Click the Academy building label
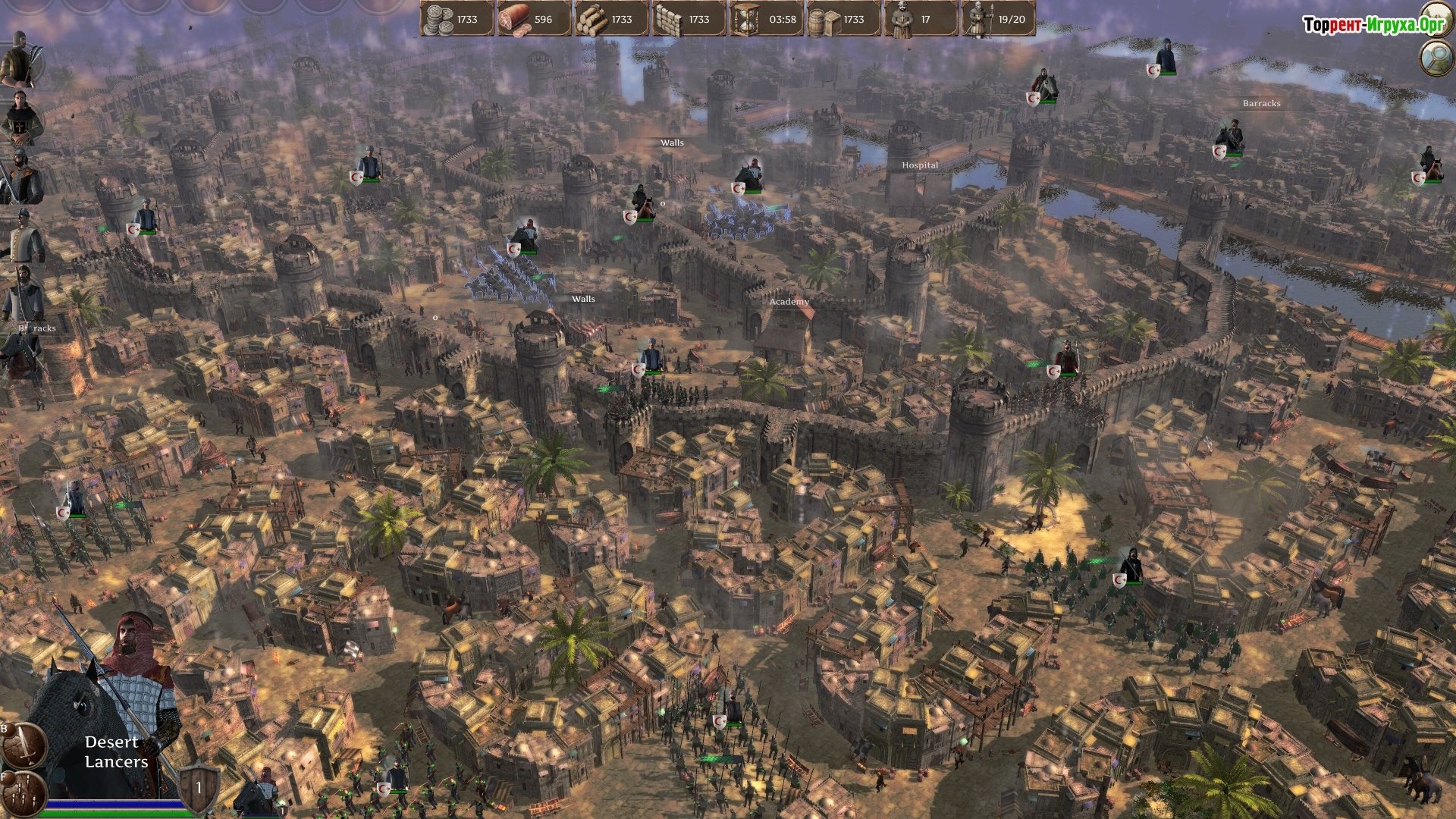 (x=789, y=302)
